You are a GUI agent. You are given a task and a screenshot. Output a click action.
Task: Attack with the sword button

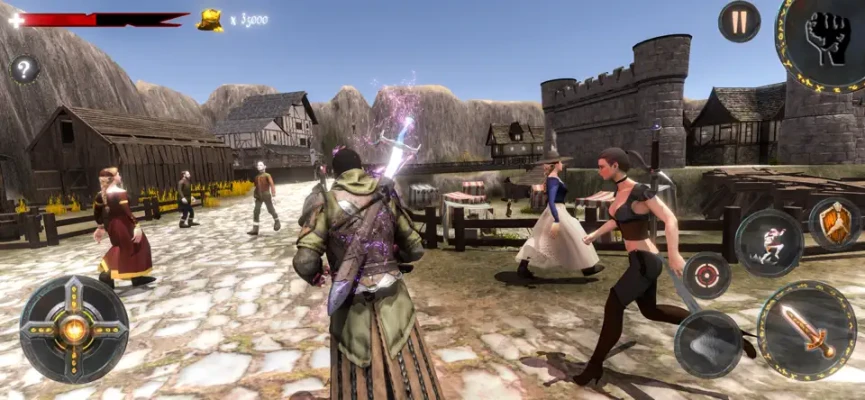pos(806,331)
